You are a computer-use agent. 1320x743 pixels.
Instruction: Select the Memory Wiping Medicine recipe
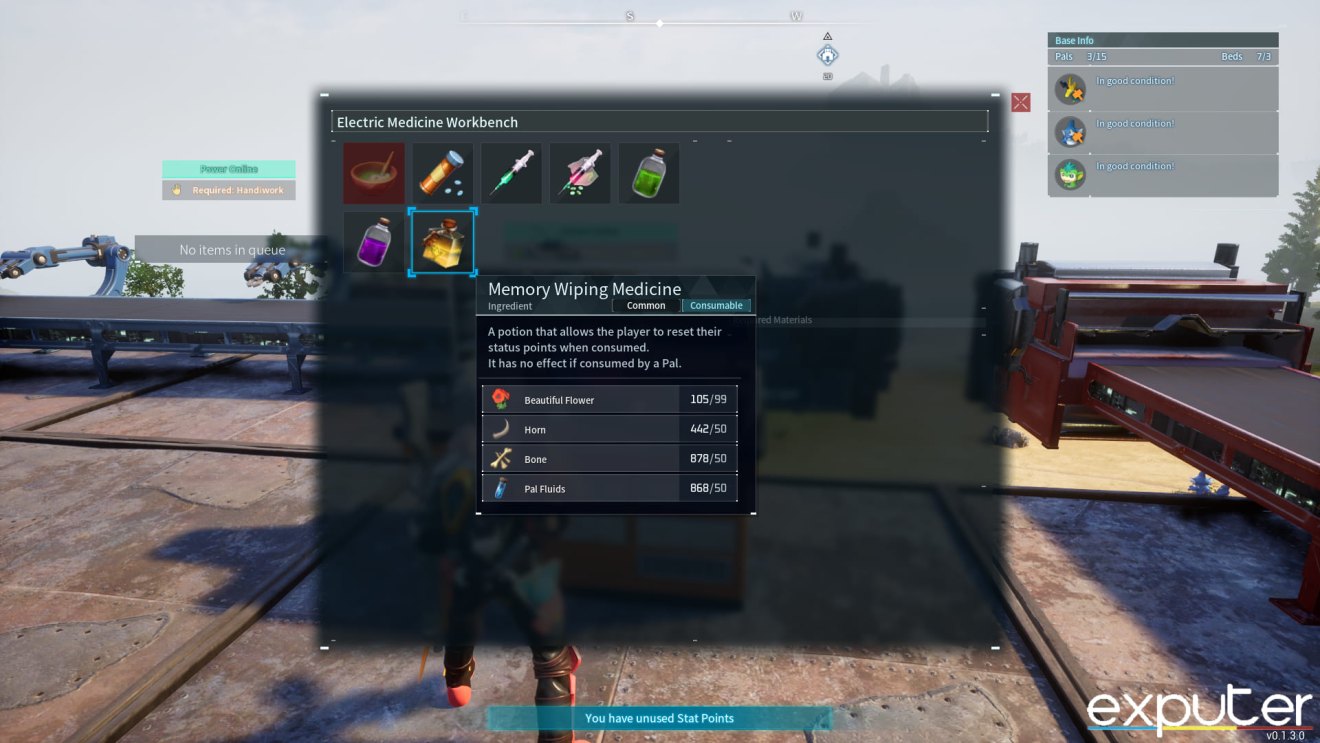point(442,240)
